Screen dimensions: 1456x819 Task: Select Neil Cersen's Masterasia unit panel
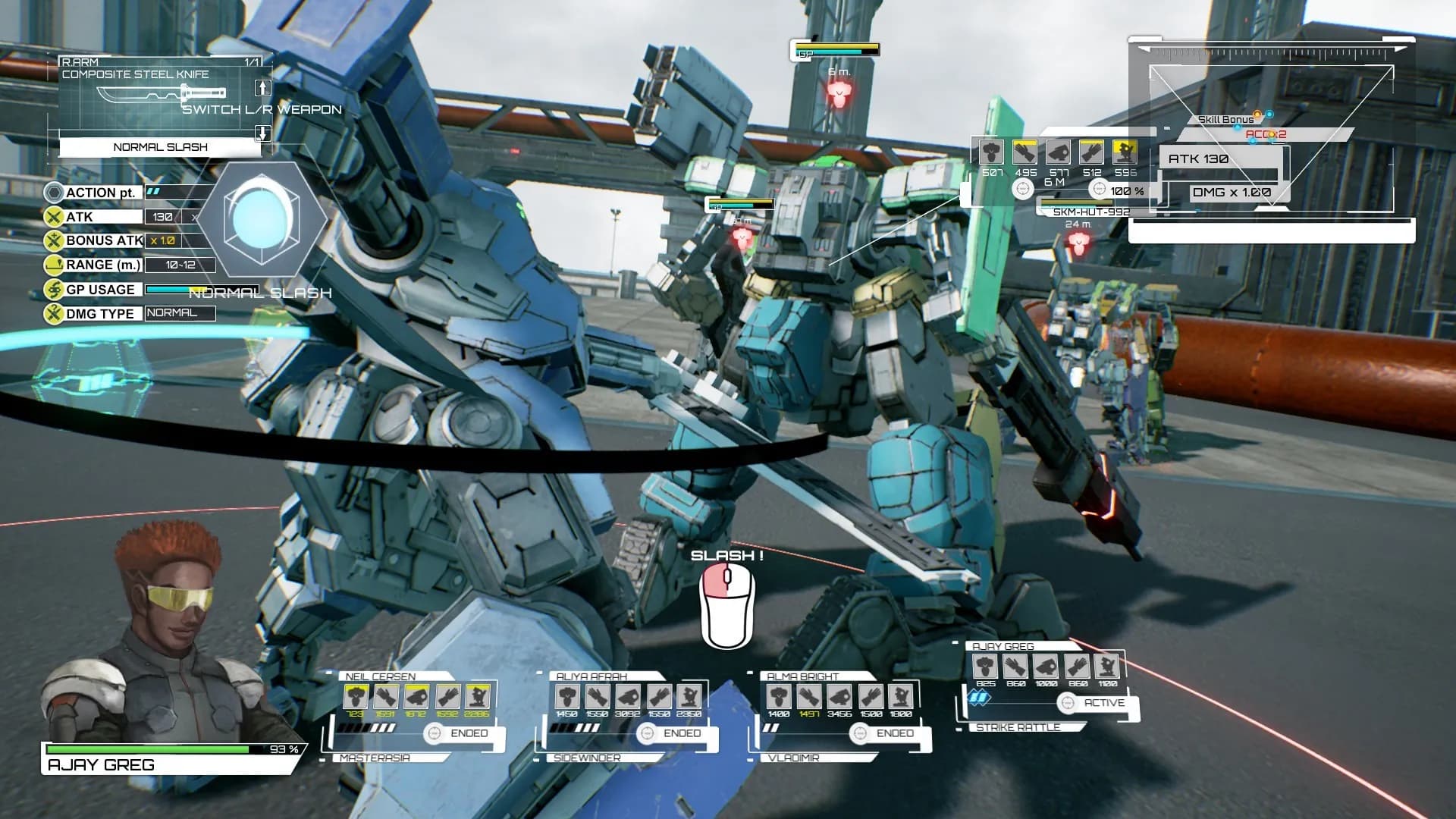(413, 714)
